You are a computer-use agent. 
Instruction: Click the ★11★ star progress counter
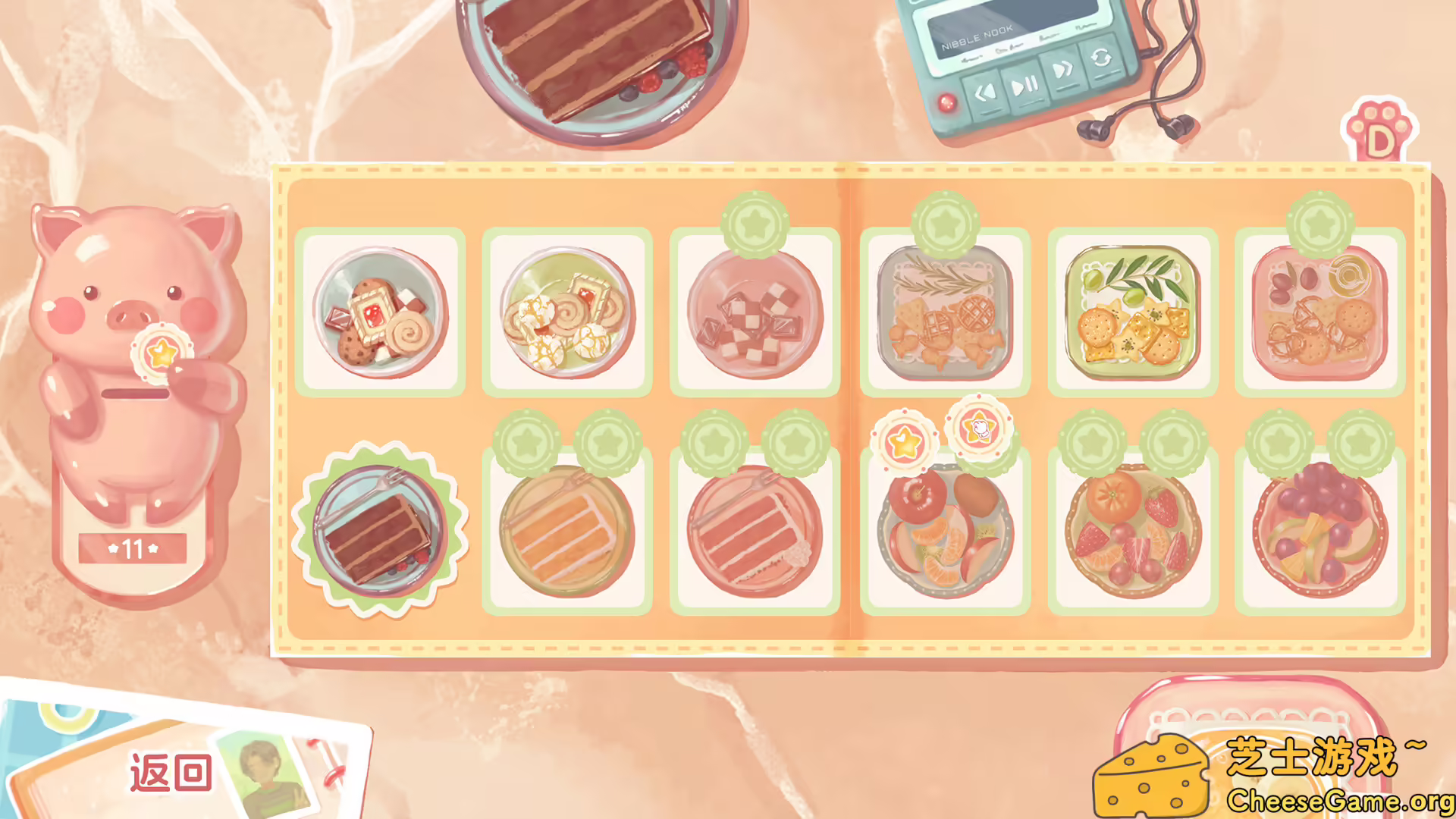[x=133, y=549]
